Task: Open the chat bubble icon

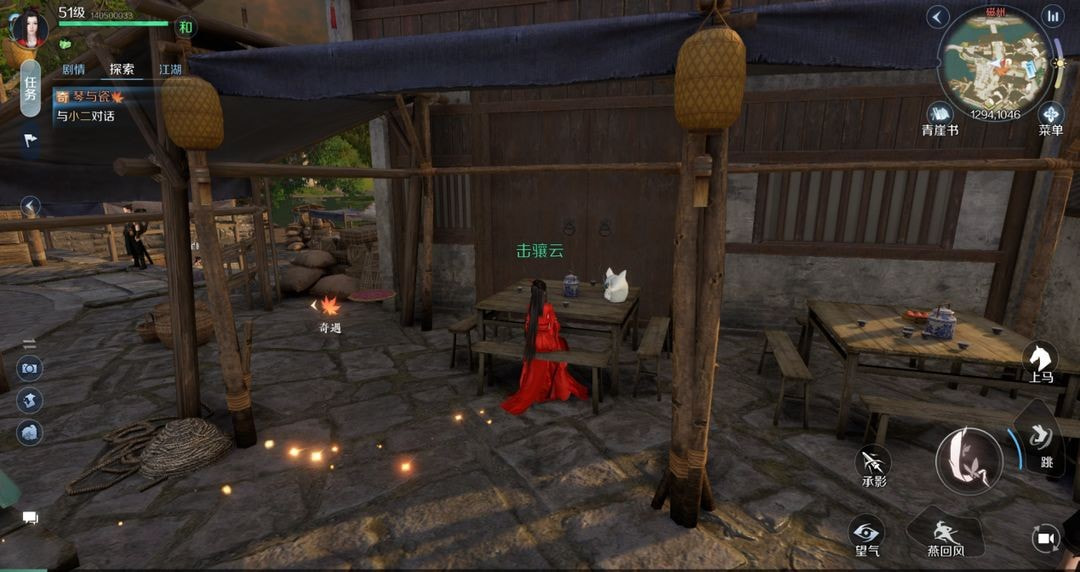Action: coord(30,518)
